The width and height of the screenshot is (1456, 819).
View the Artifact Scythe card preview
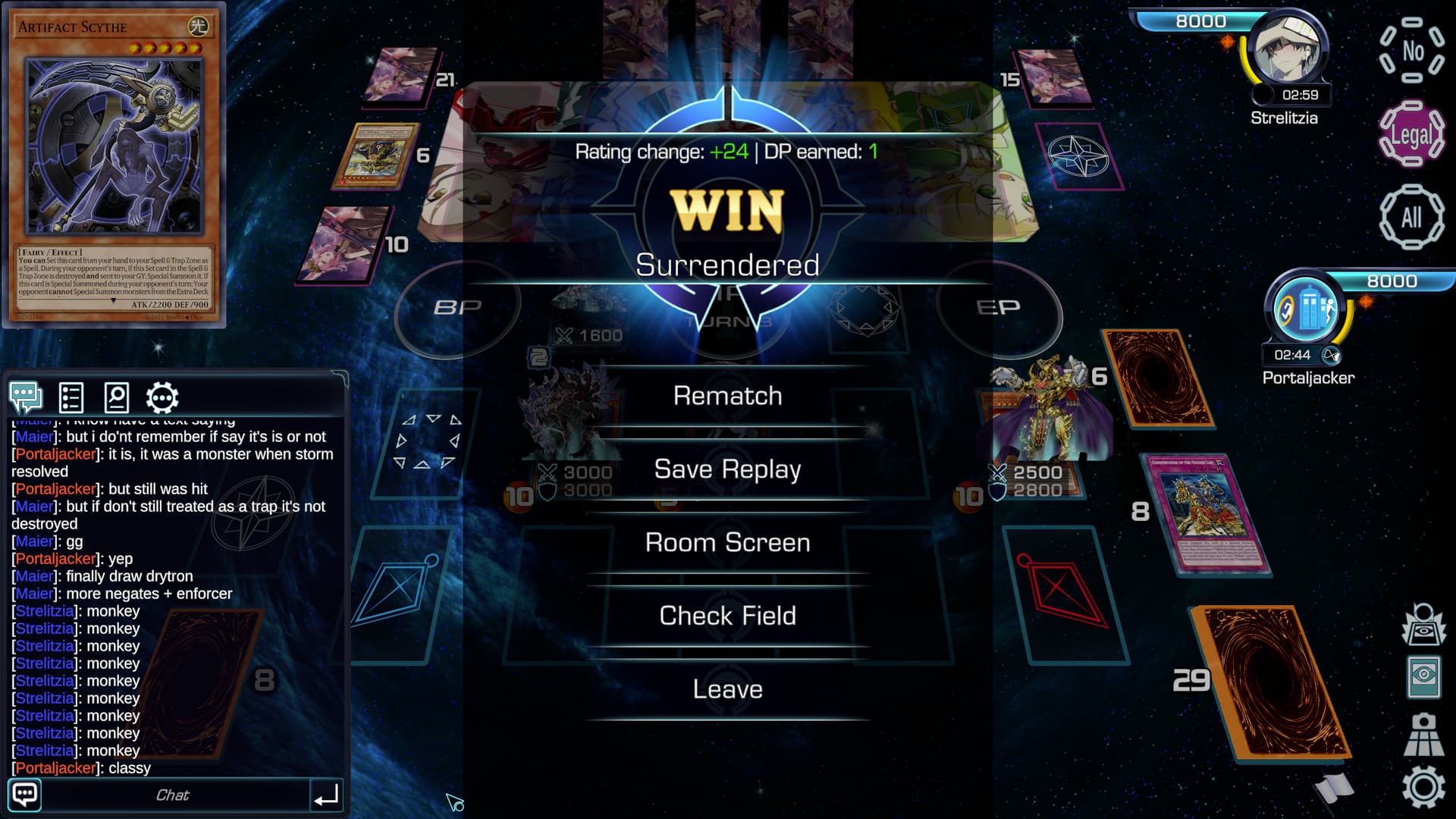[x=115, y=165]
